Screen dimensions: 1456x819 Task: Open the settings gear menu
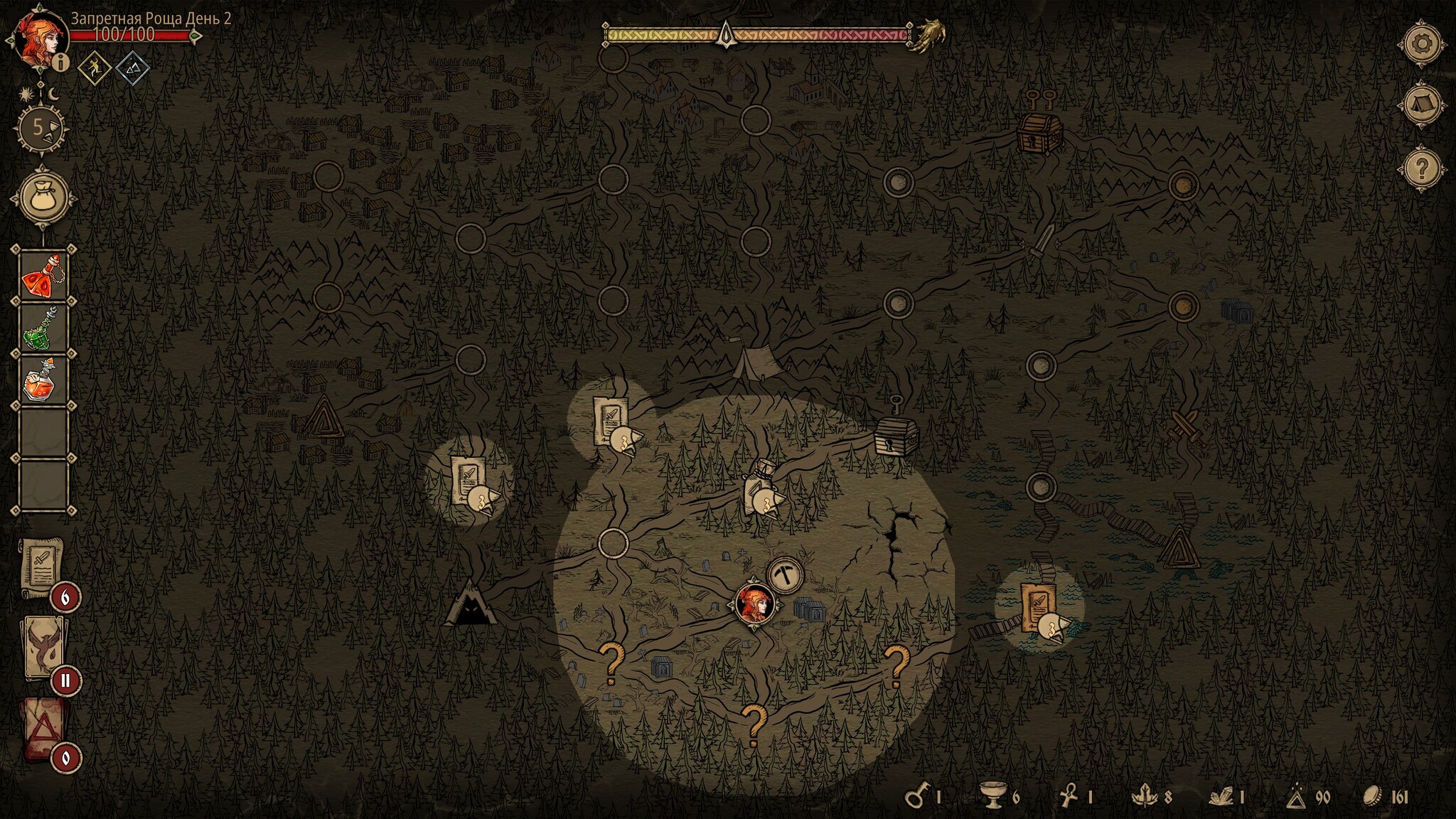point(1421,44)
